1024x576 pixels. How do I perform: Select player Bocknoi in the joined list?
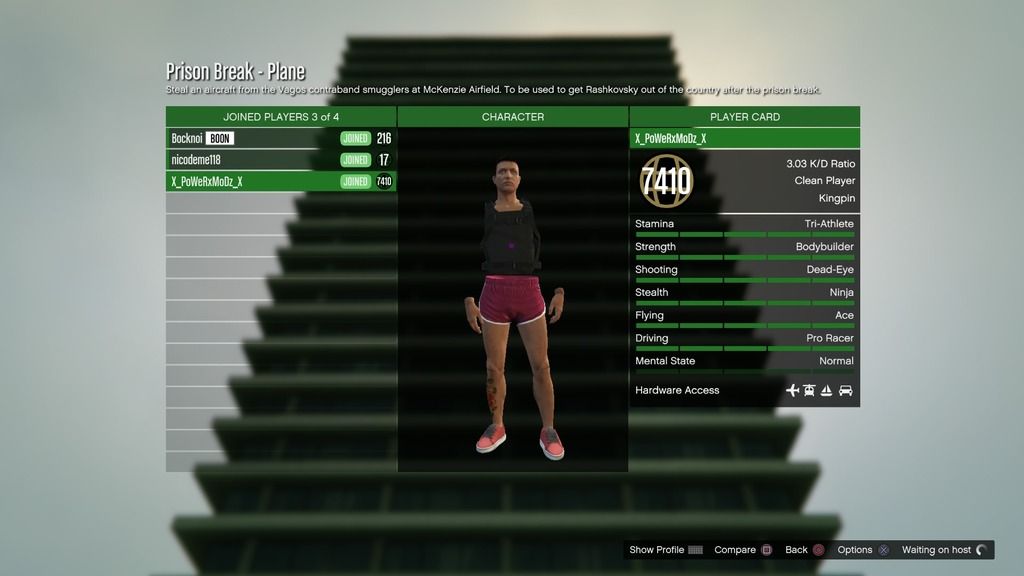click(x=281, y=139)
